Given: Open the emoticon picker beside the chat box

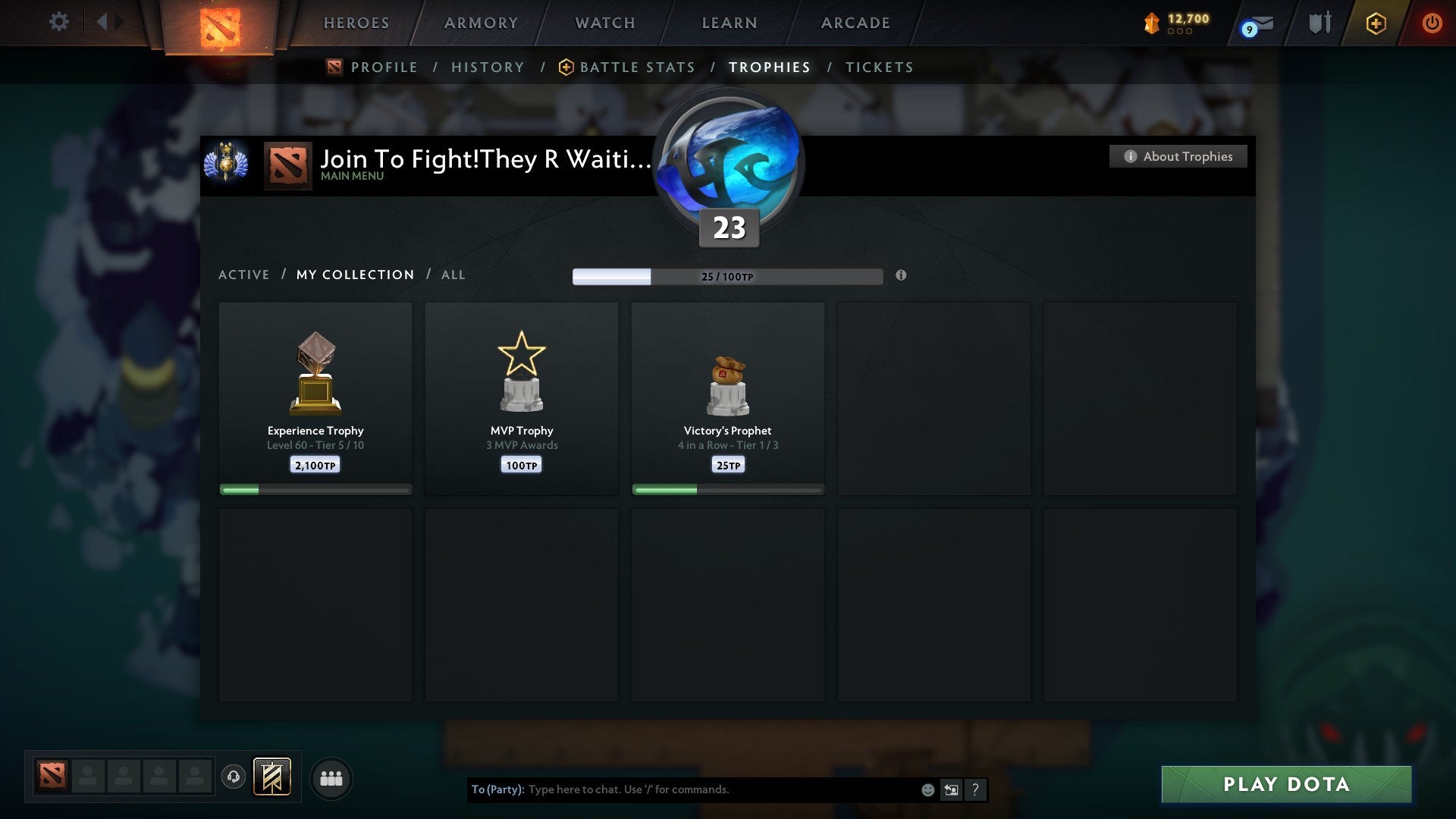Looking at the screenshot, I should click(927, 789).
